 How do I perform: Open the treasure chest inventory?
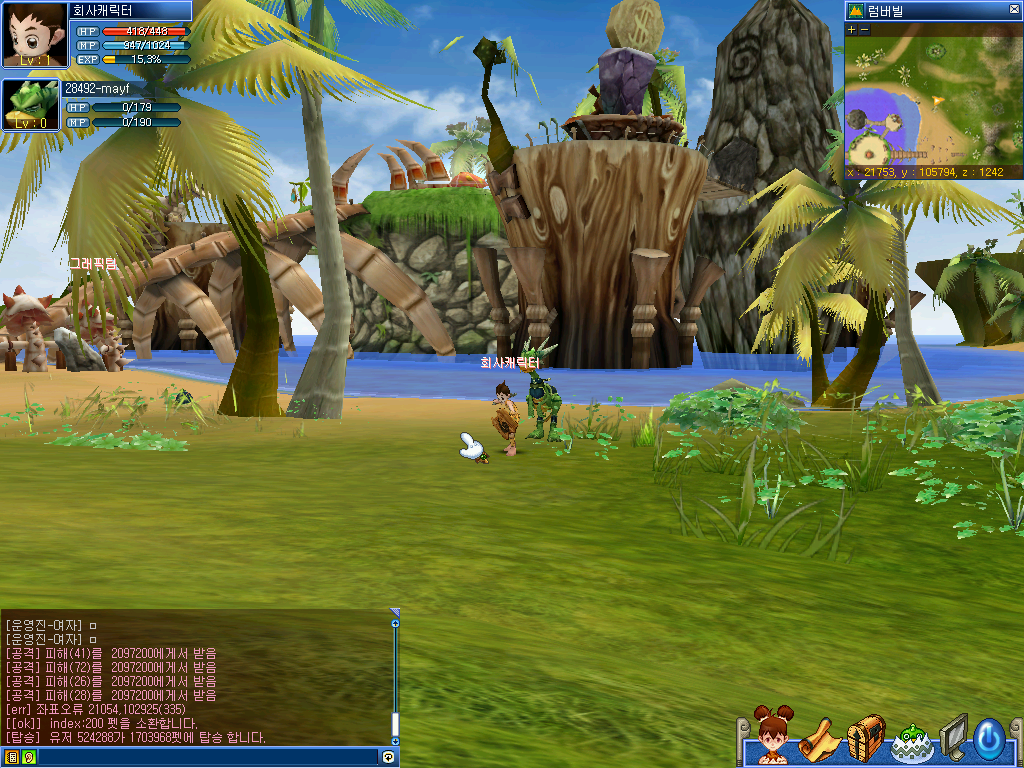tap(865, 738)
